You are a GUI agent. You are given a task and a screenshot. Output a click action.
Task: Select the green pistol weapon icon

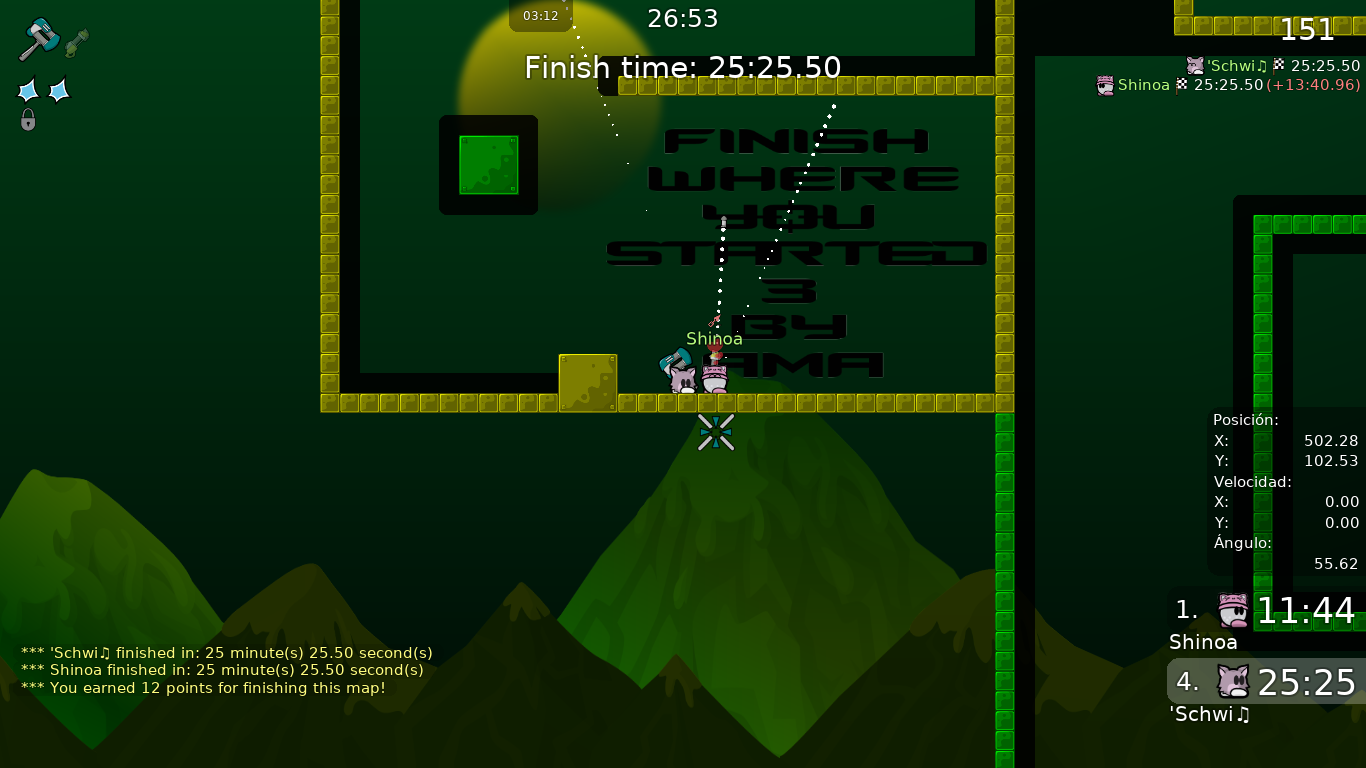pos(77,43)
